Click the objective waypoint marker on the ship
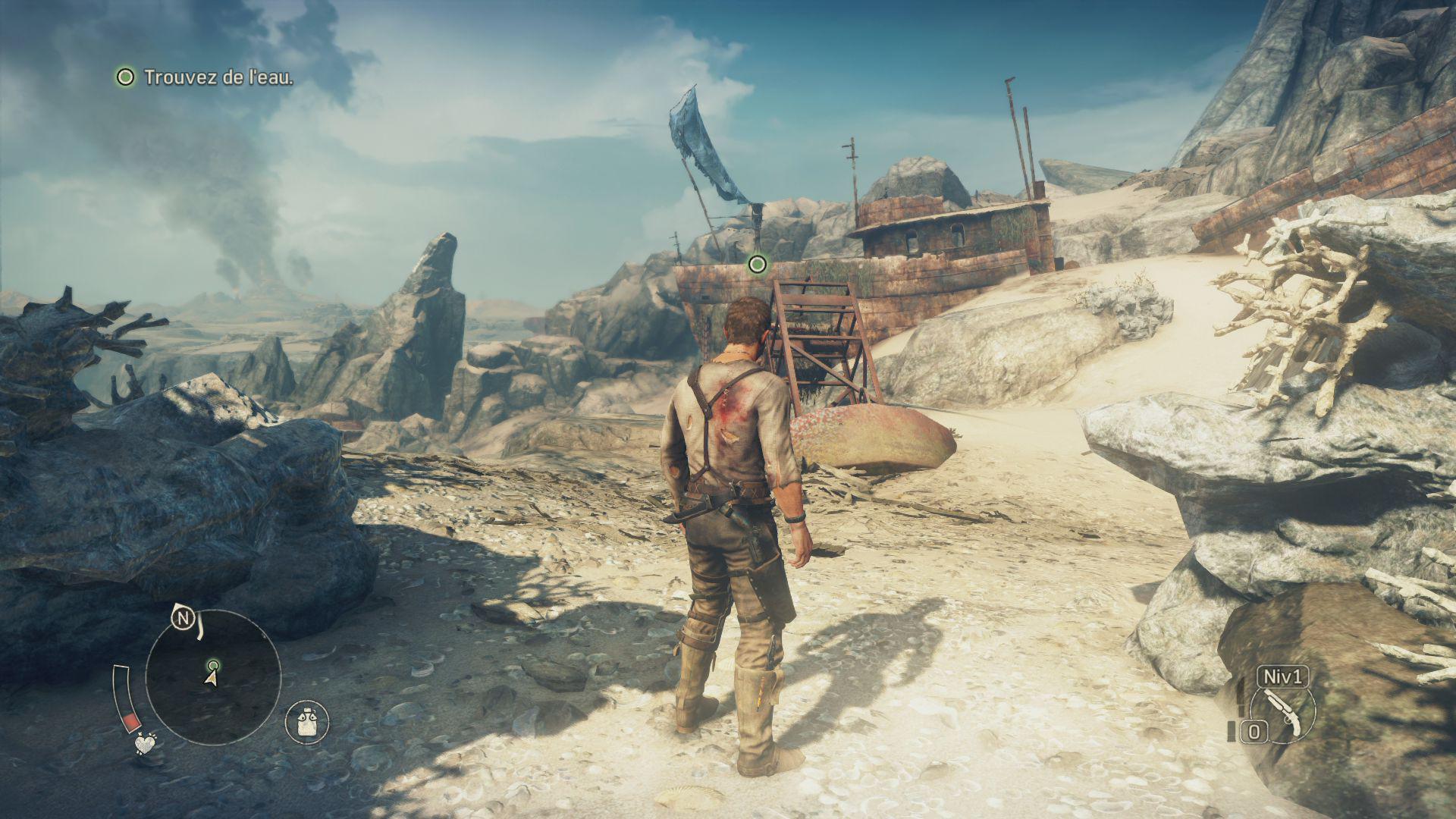This screenshot has width=1456, height=819. (x=757, y=264)
